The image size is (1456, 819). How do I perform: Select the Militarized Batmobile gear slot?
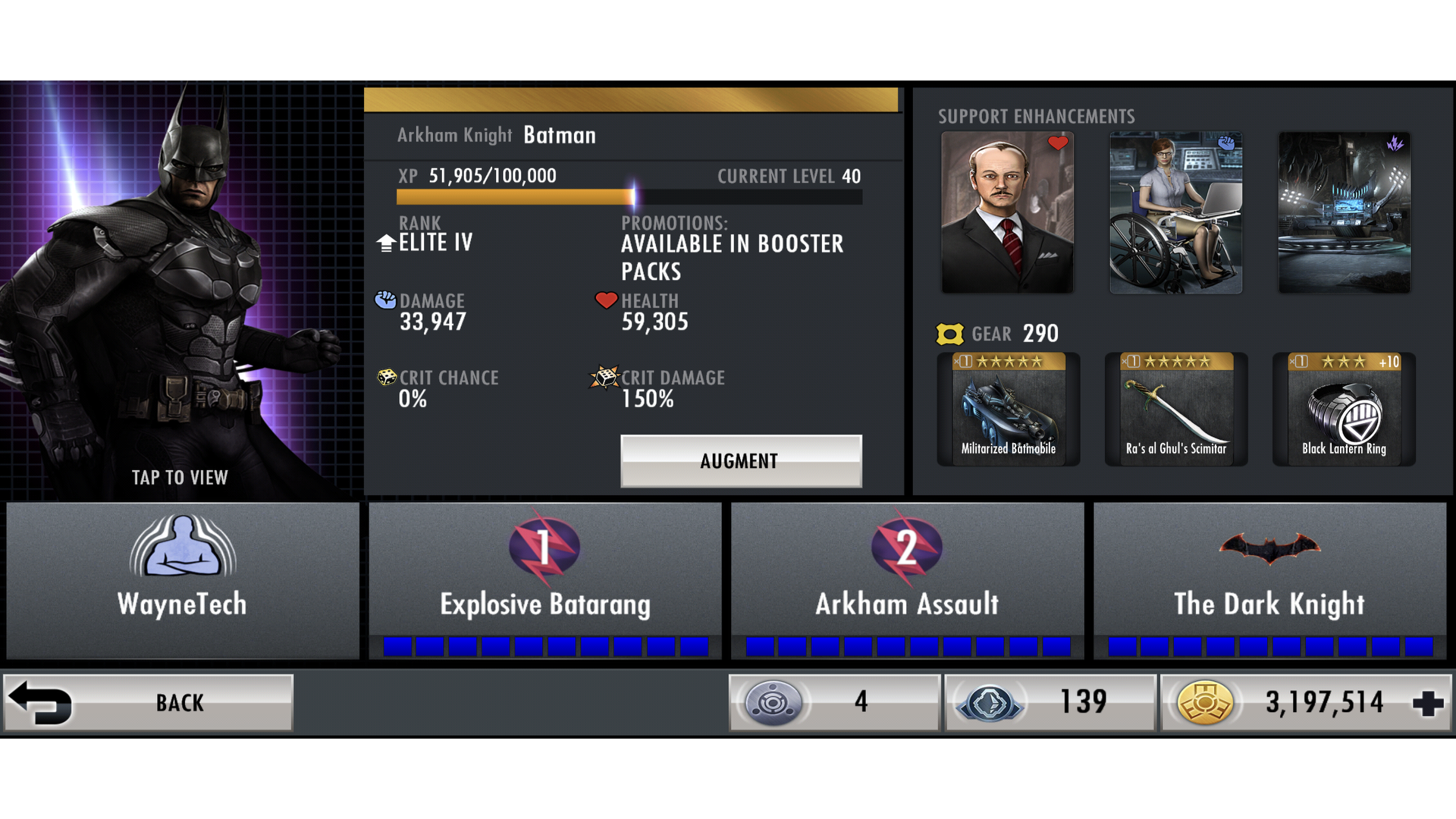pyautogui.click(x=1009, y=409)
